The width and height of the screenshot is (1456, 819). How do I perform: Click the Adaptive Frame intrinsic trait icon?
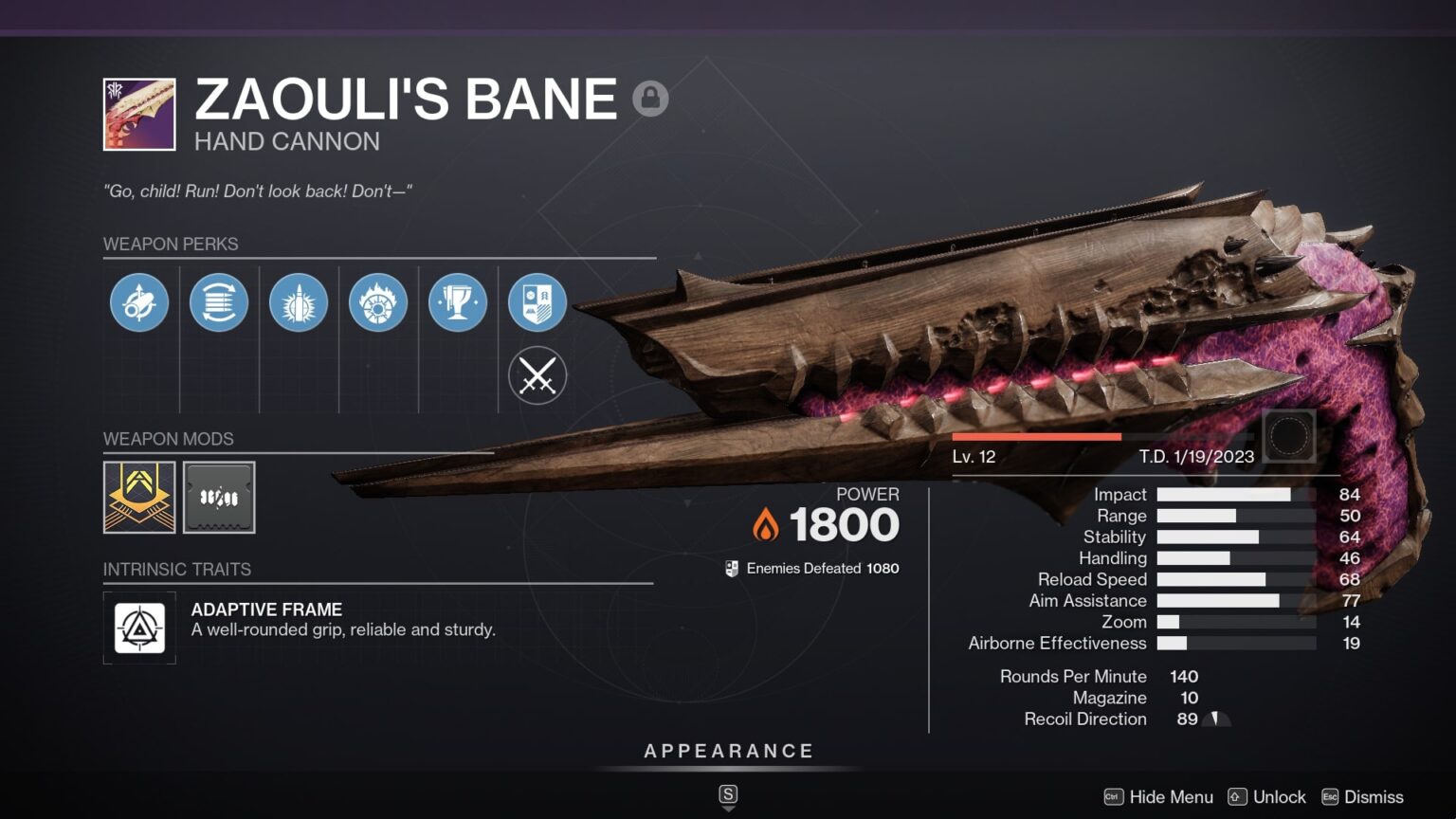point(139,628)
